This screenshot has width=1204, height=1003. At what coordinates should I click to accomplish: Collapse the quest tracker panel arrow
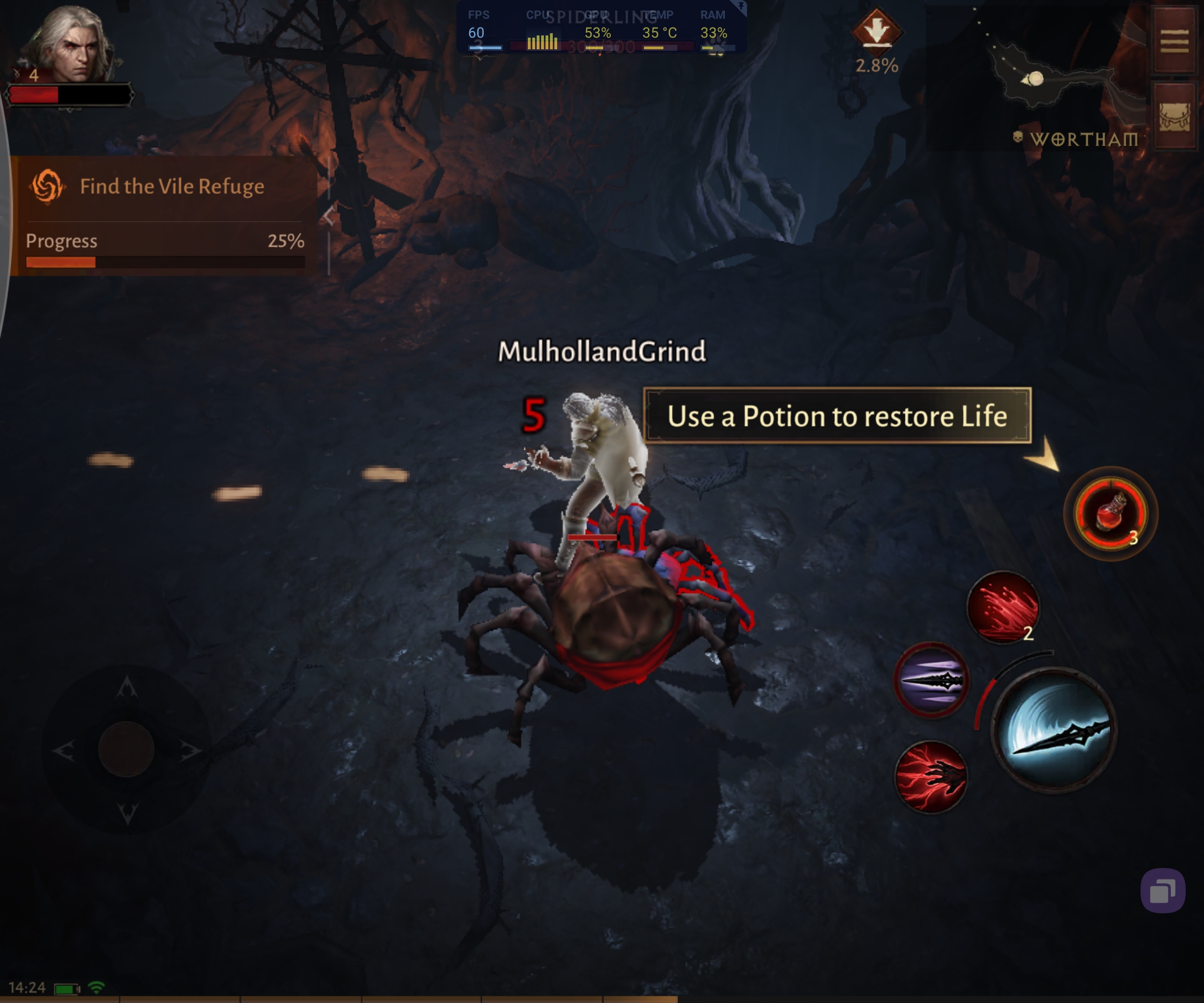(329, 217)
